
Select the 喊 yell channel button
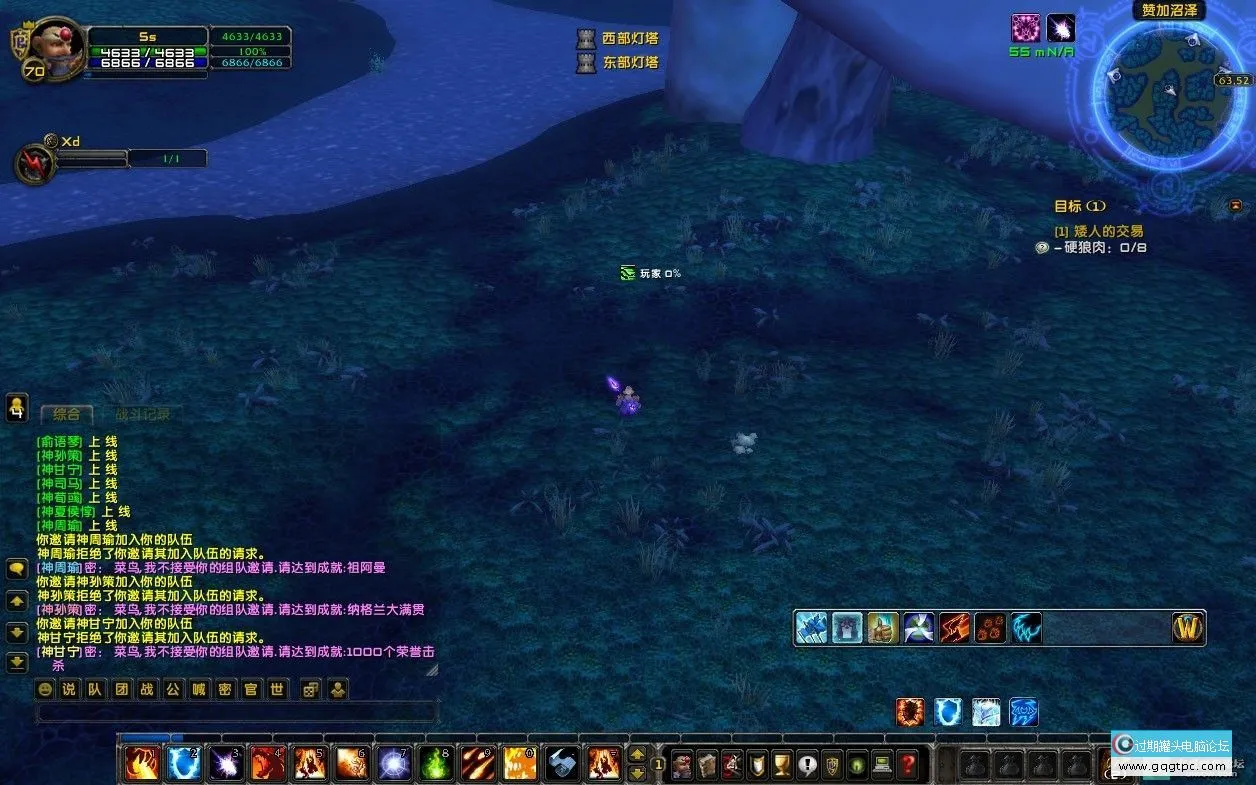[199, 689]
